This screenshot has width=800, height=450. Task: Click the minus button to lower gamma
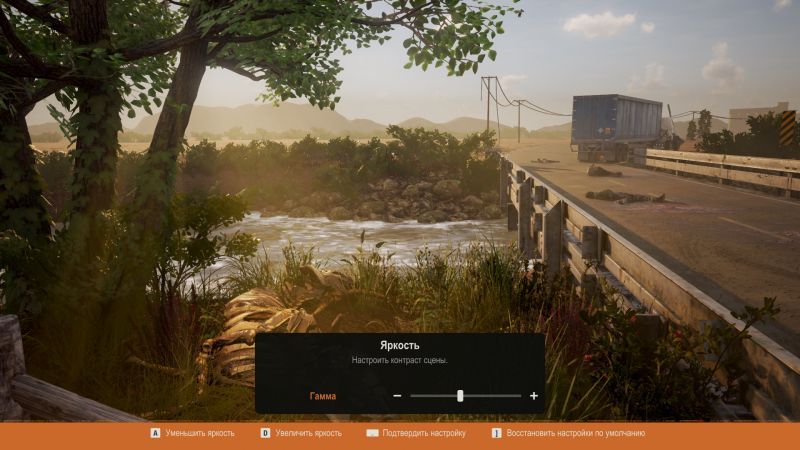click(x=397, y=396)
